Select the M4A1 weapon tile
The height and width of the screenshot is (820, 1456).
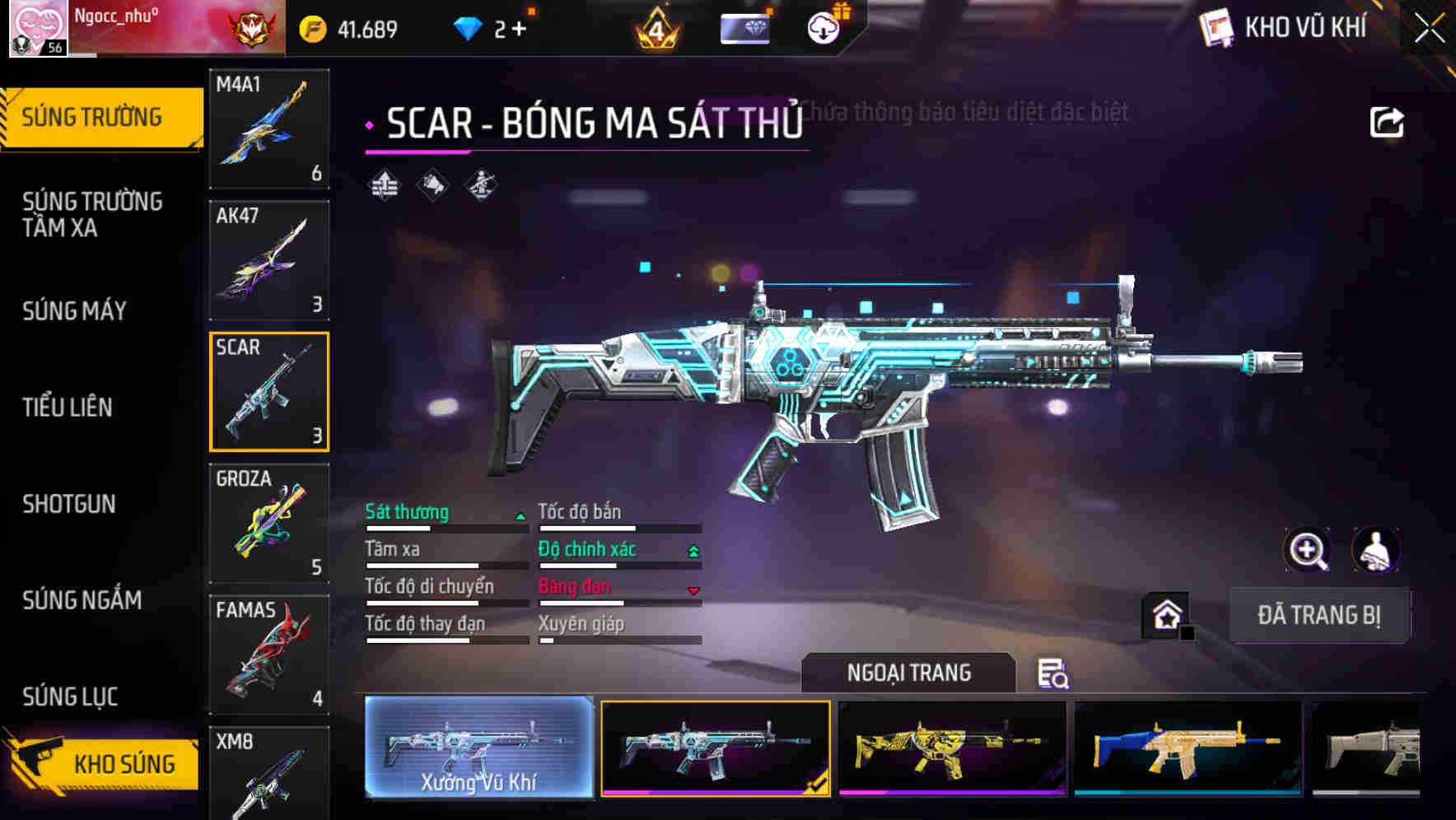click(269, 128)
